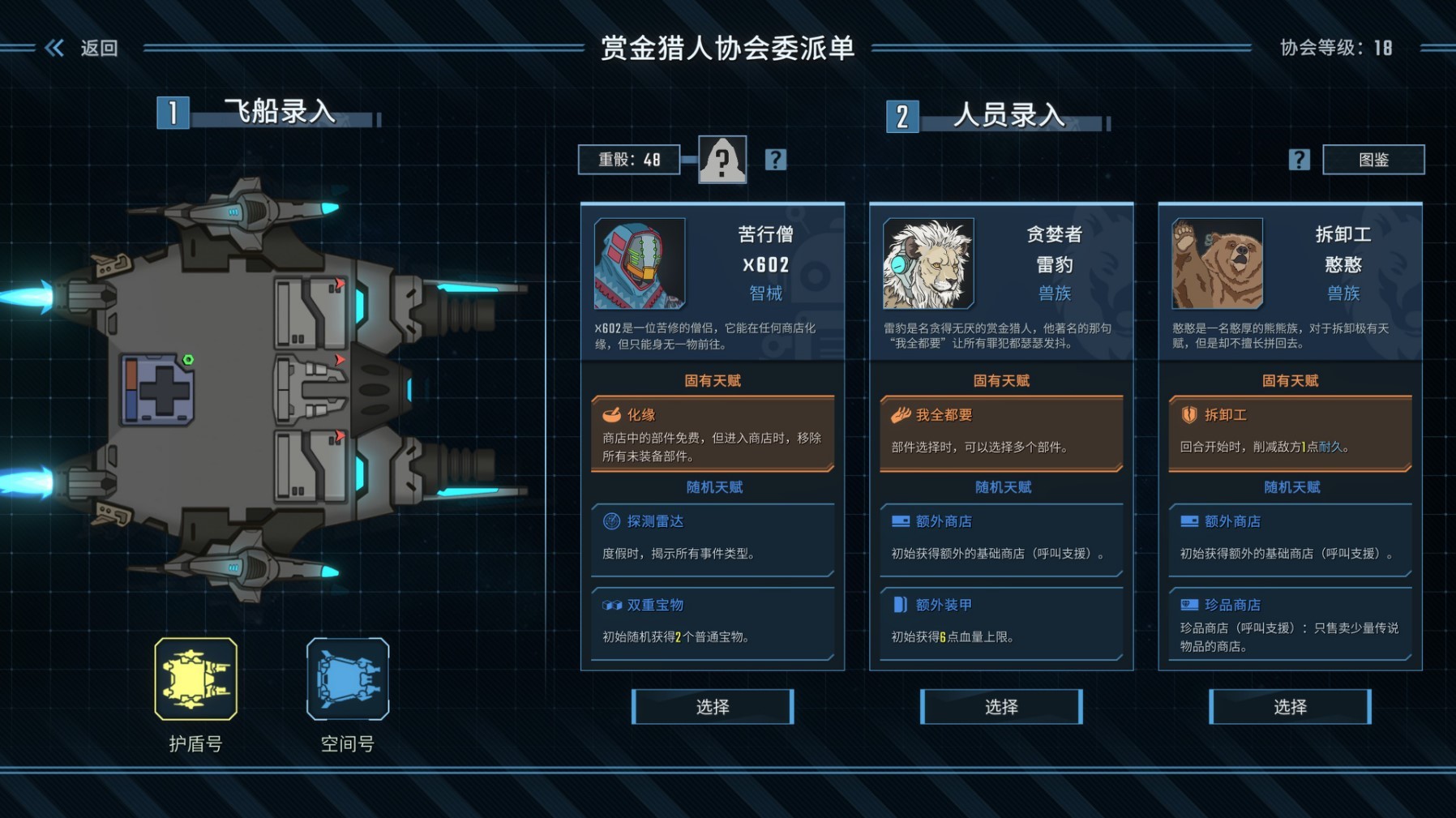Click the back arrow beside 返回
Screen dimensions: 1456x818
point(54,48)
